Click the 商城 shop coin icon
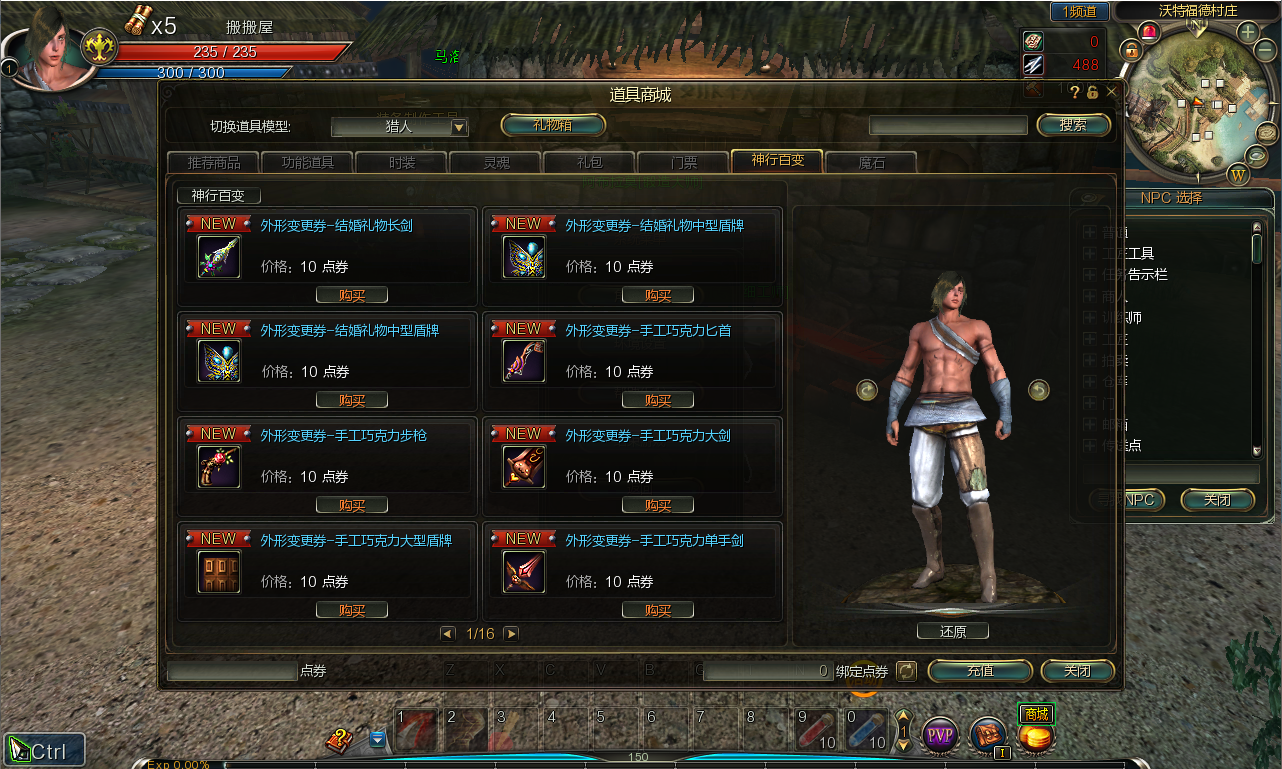 [1036, 737]
